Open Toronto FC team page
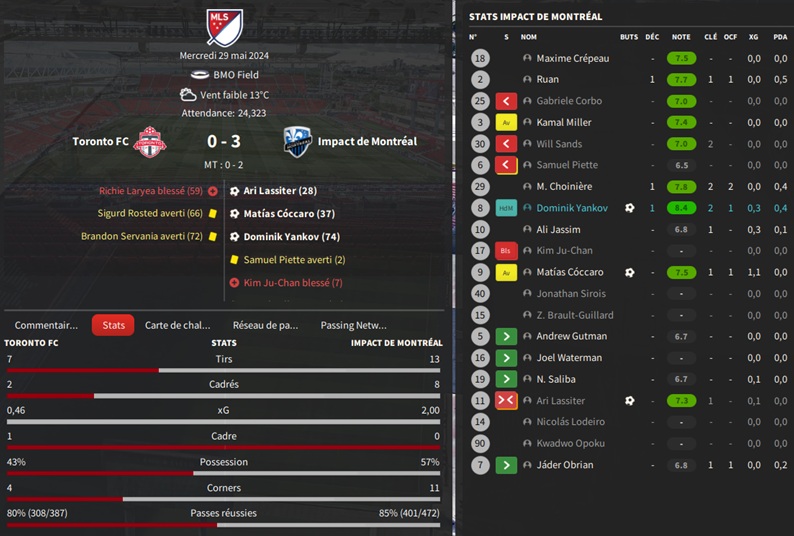The width and height of the screenshot is (794, 536). point(101,142)
